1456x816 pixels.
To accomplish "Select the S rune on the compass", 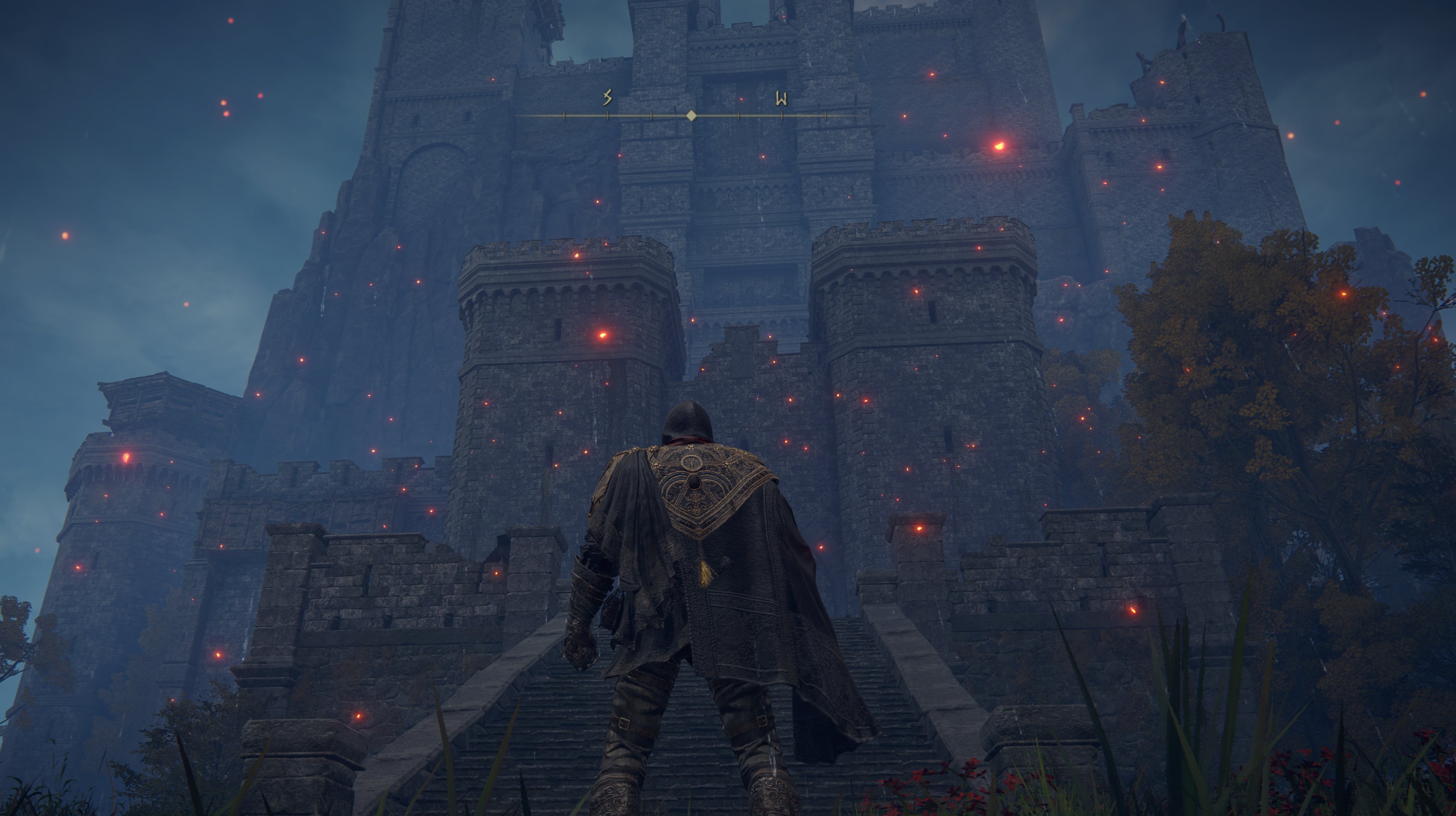I will [608, 98].
